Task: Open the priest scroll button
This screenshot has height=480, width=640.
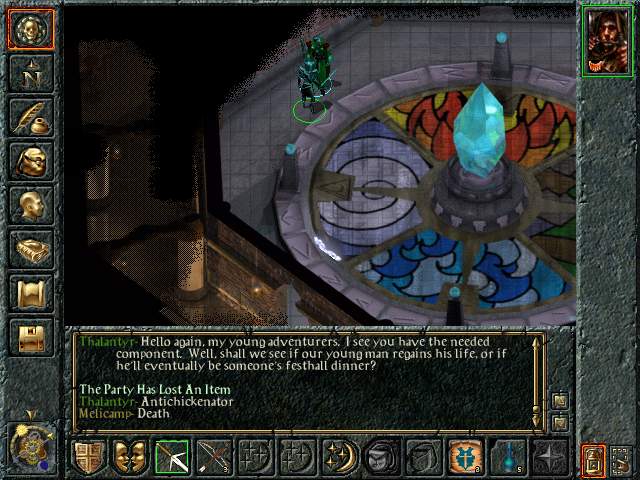Action: click(x=31, y=293)
